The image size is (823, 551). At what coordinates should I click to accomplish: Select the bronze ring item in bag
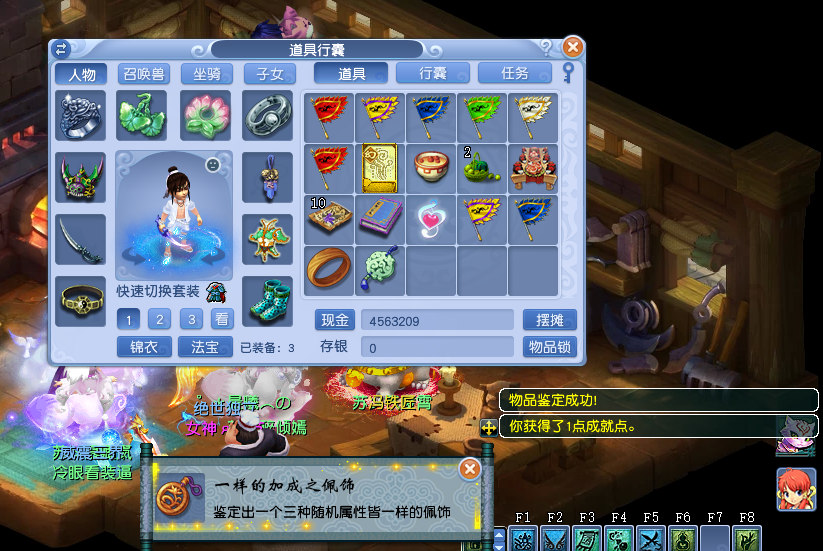[x=329, y=270]
